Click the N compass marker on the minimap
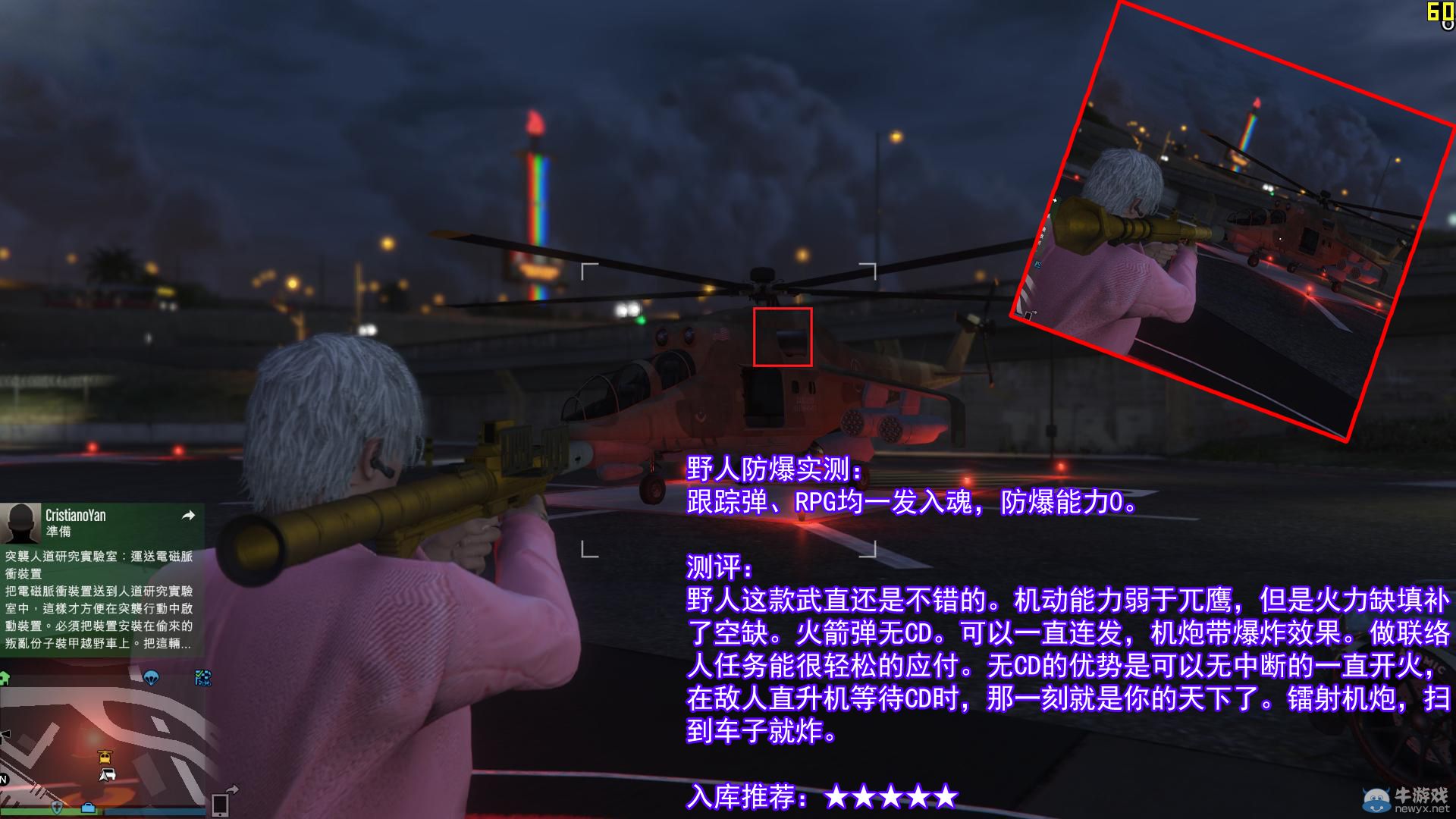The width and height of the screenshot is (1456, 819). coord(4,780)
